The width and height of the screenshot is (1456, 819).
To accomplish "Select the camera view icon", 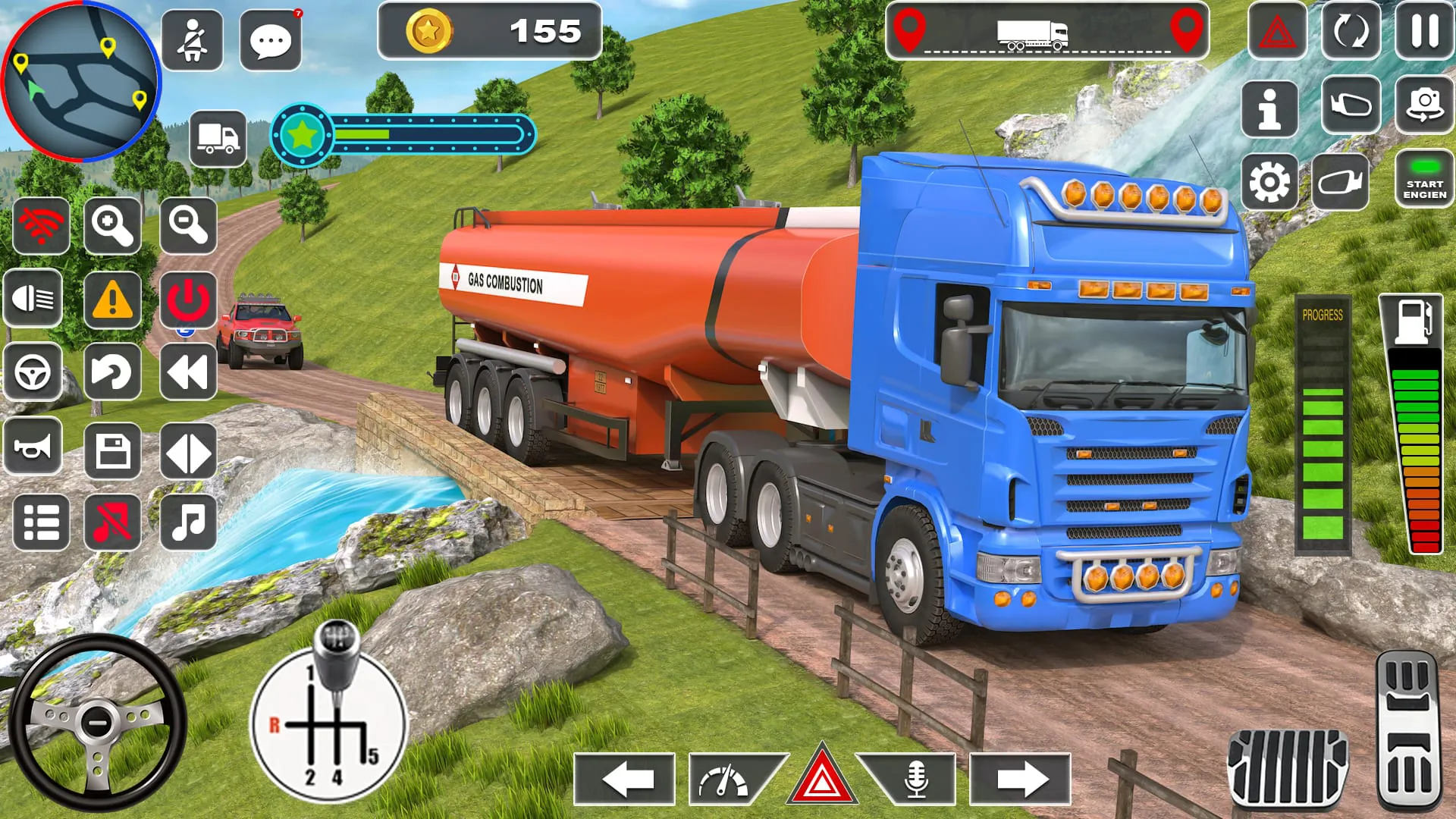I will (x=1424, y=106).
